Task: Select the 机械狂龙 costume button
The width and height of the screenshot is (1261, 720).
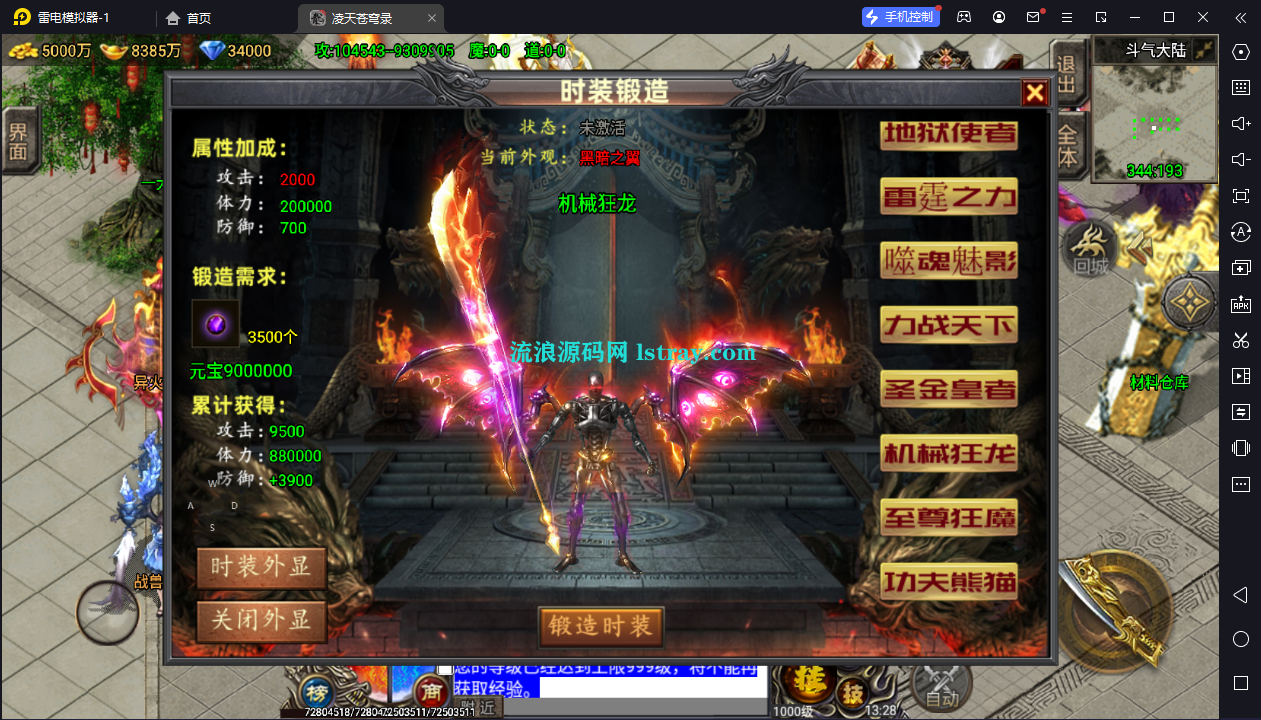Action: point(948,453)
